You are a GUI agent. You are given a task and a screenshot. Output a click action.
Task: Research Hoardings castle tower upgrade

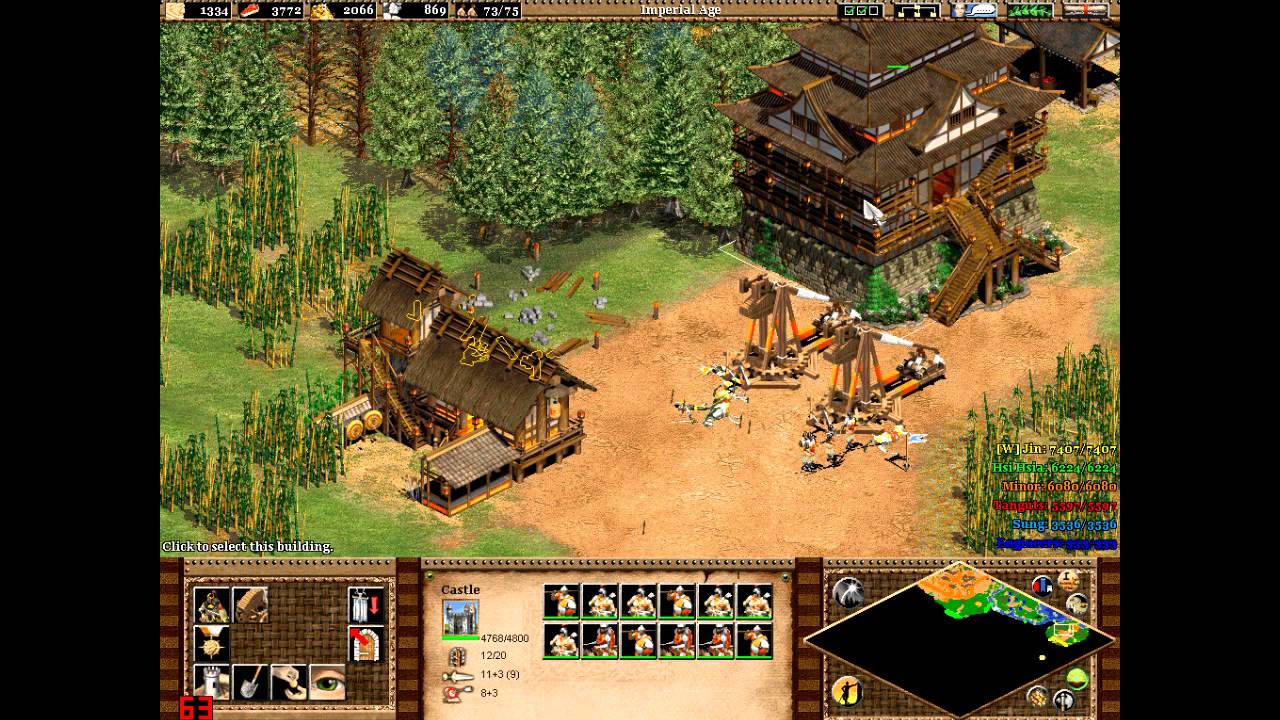tap(212, 681)
